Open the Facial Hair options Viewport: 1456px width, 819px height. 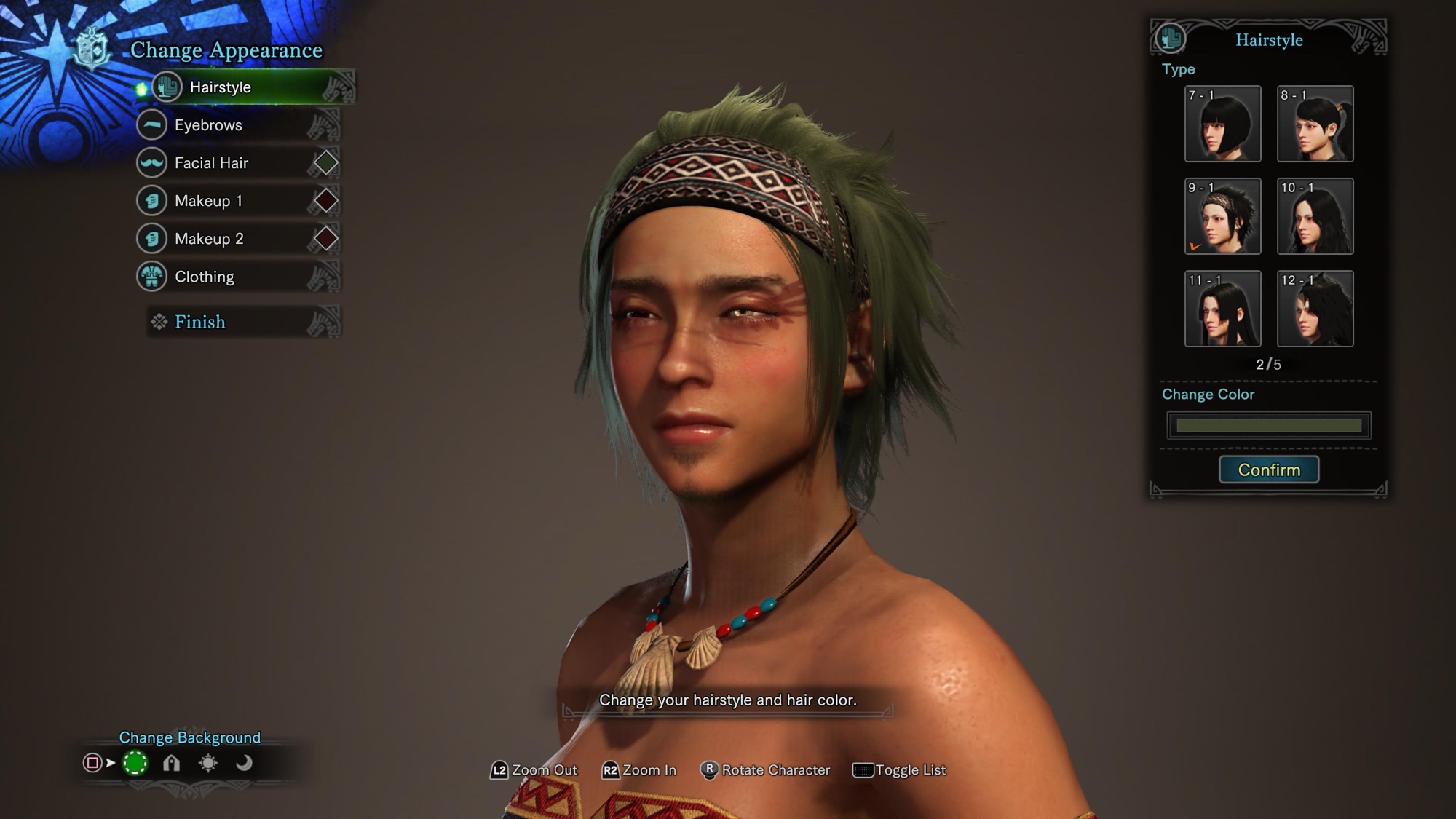tap(211, 163)
